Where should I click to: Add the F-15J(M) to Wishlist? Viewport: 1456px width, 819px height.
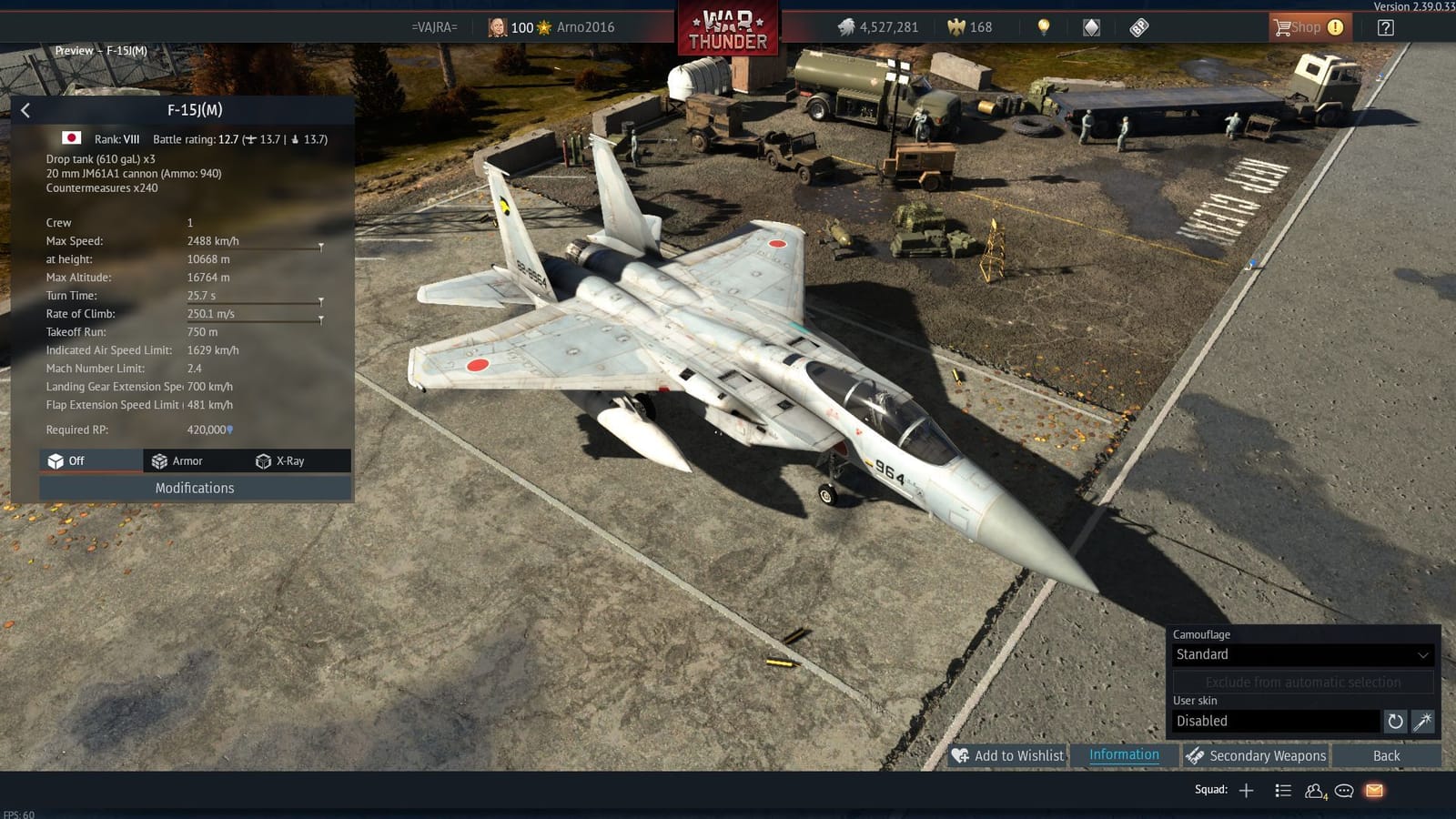(1008, 755)
